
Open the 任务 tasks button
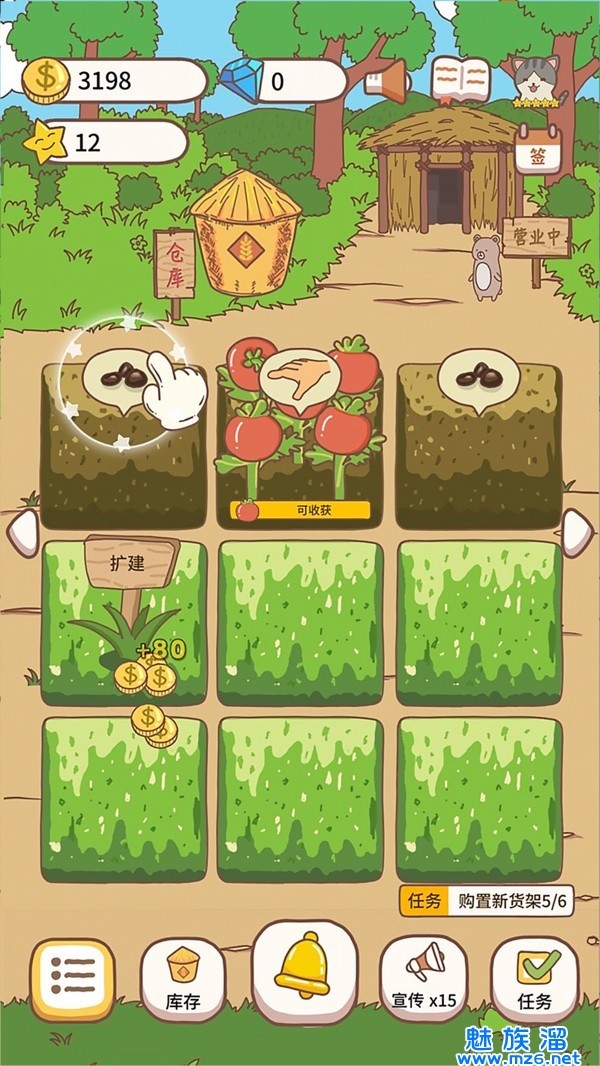(x=535, y=979)
